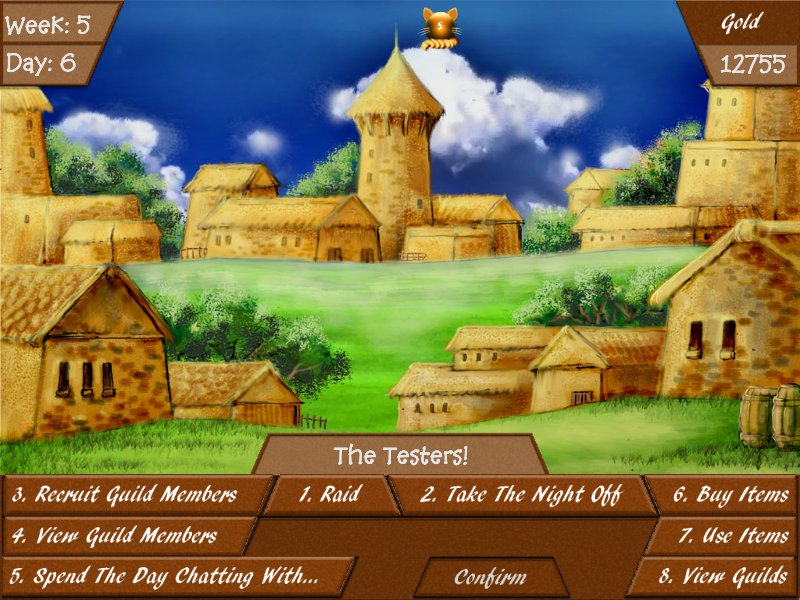
Task: Choose the Raid option
Action: coord(330,495)
